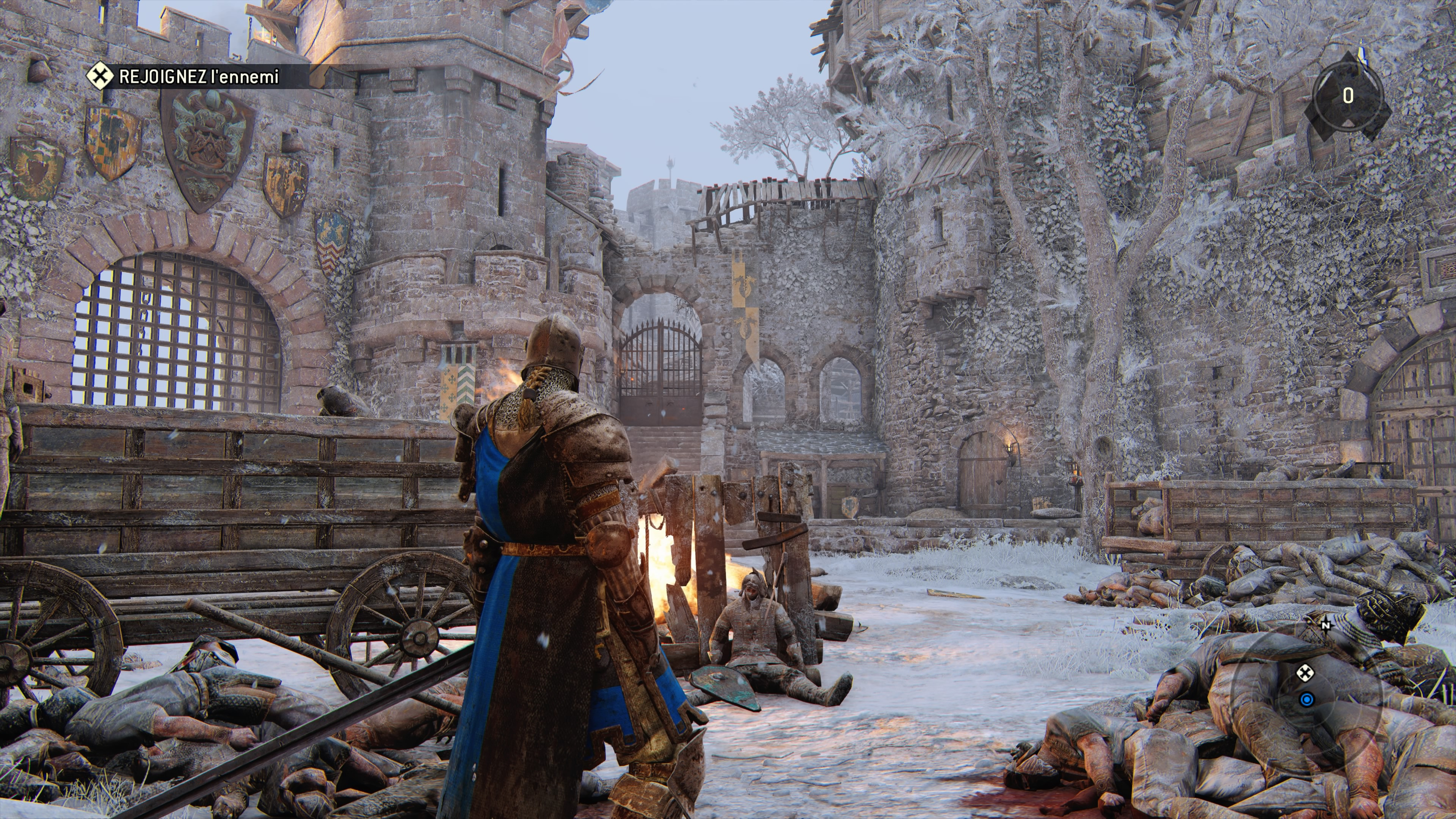Select the objective marker on the radar
The height and width of the screenshot is (819, 1456).
point(1304,673)
